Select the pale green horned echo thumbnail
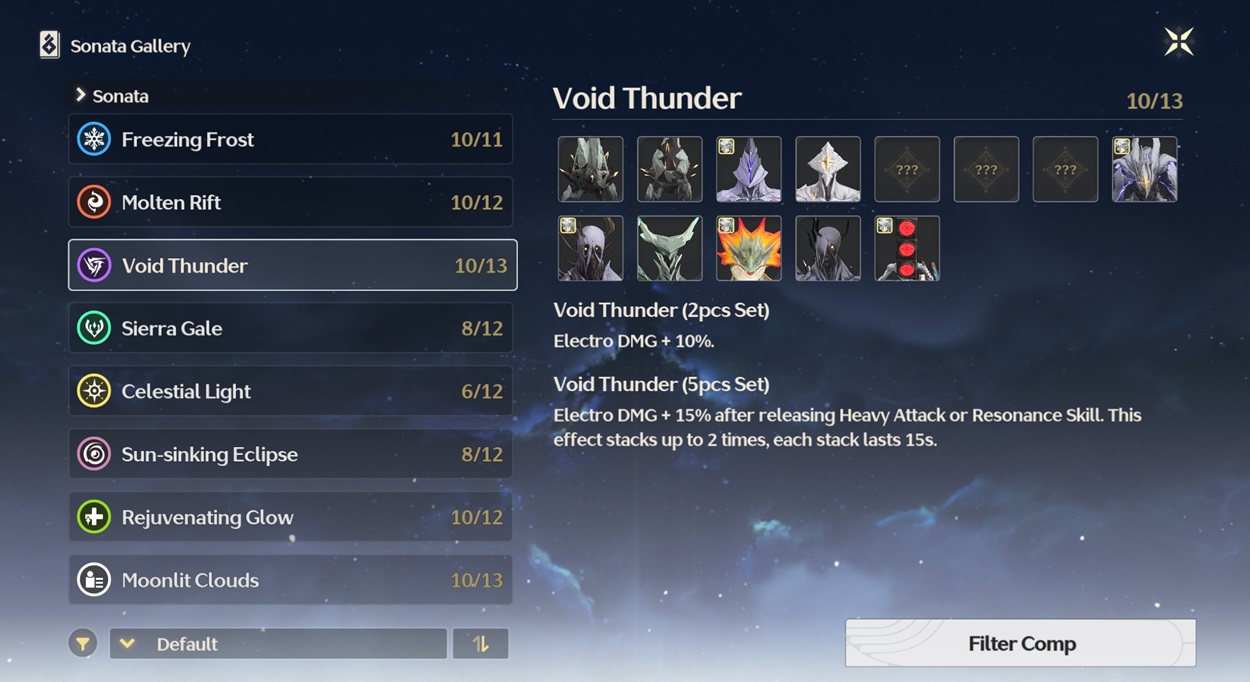1250x682 pixels. 670,248
